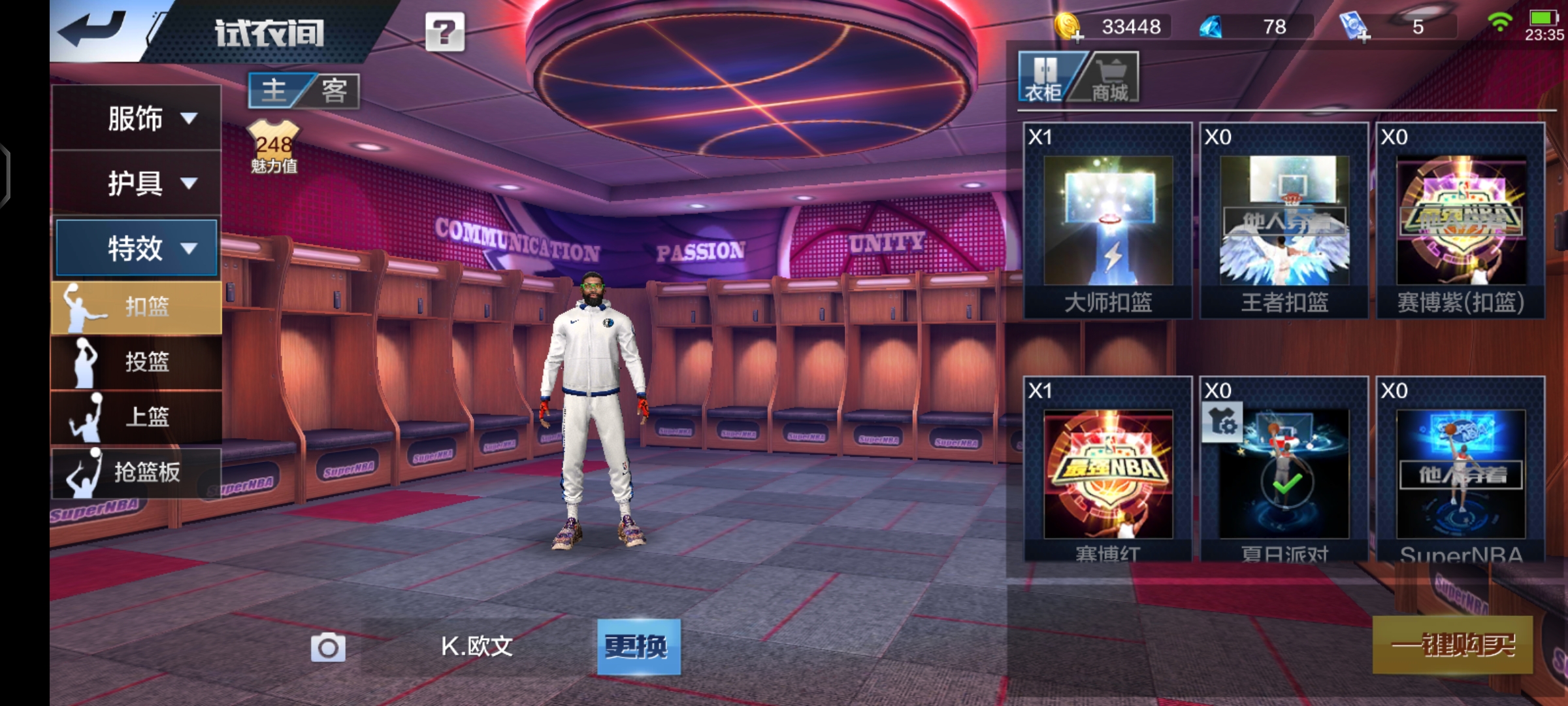Viewport: 1568px width, 706px height.
Task: Select the 大师扣篮 dunk effect
Action: (1108, 221)
